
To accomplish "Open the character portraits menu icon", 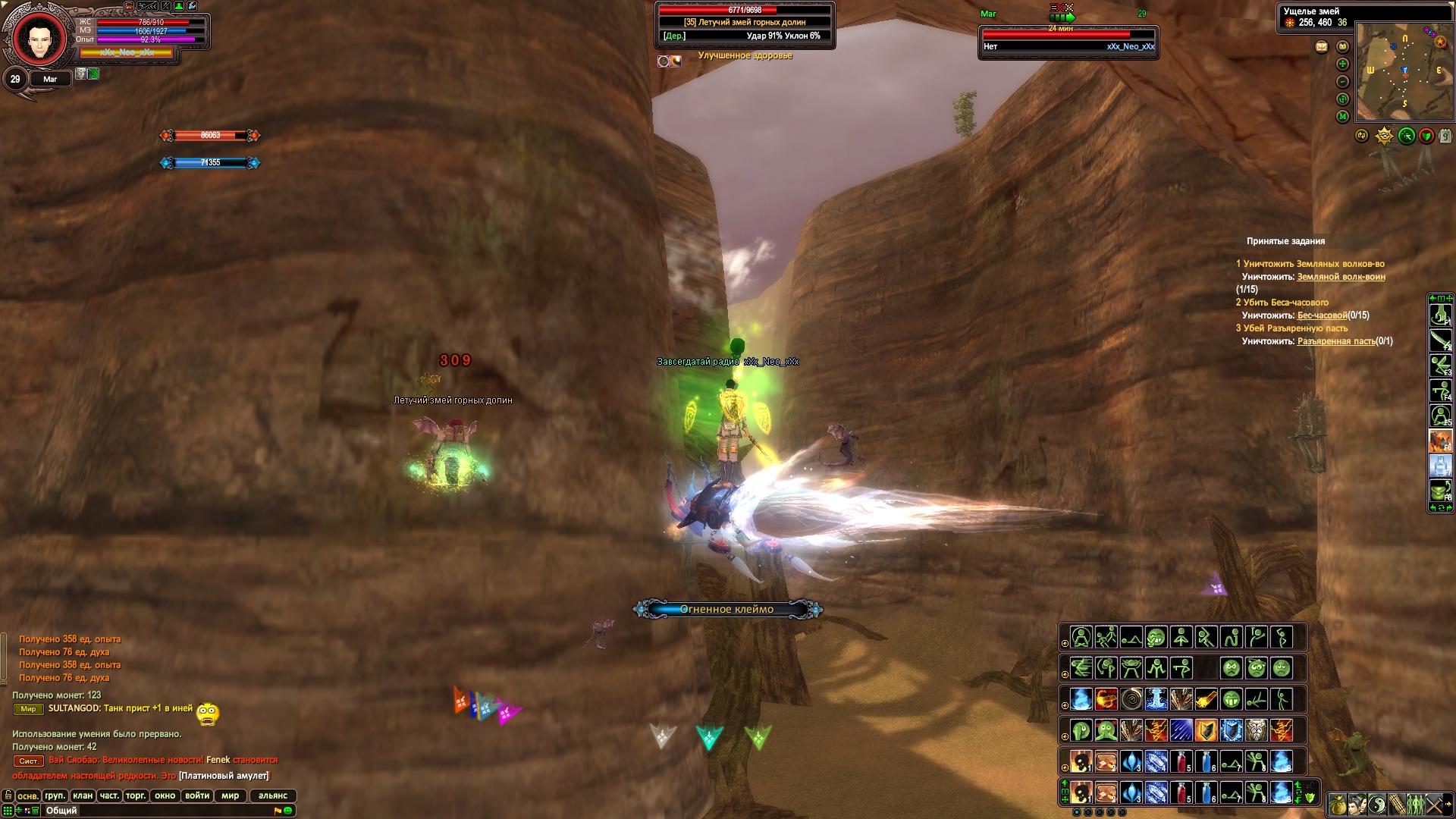I will click(1357, 805).
